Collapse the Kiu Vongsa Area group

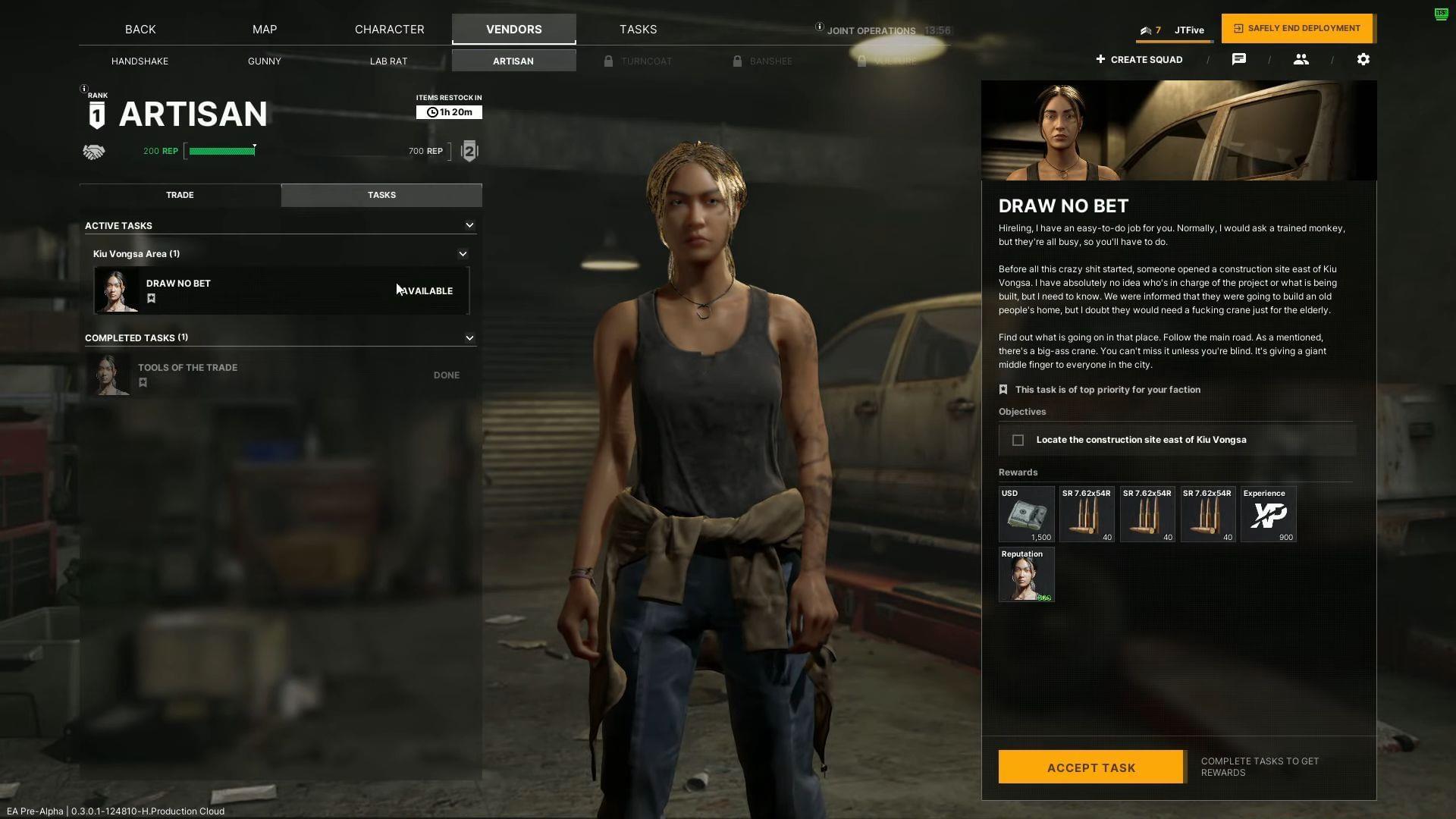[463, 254]
